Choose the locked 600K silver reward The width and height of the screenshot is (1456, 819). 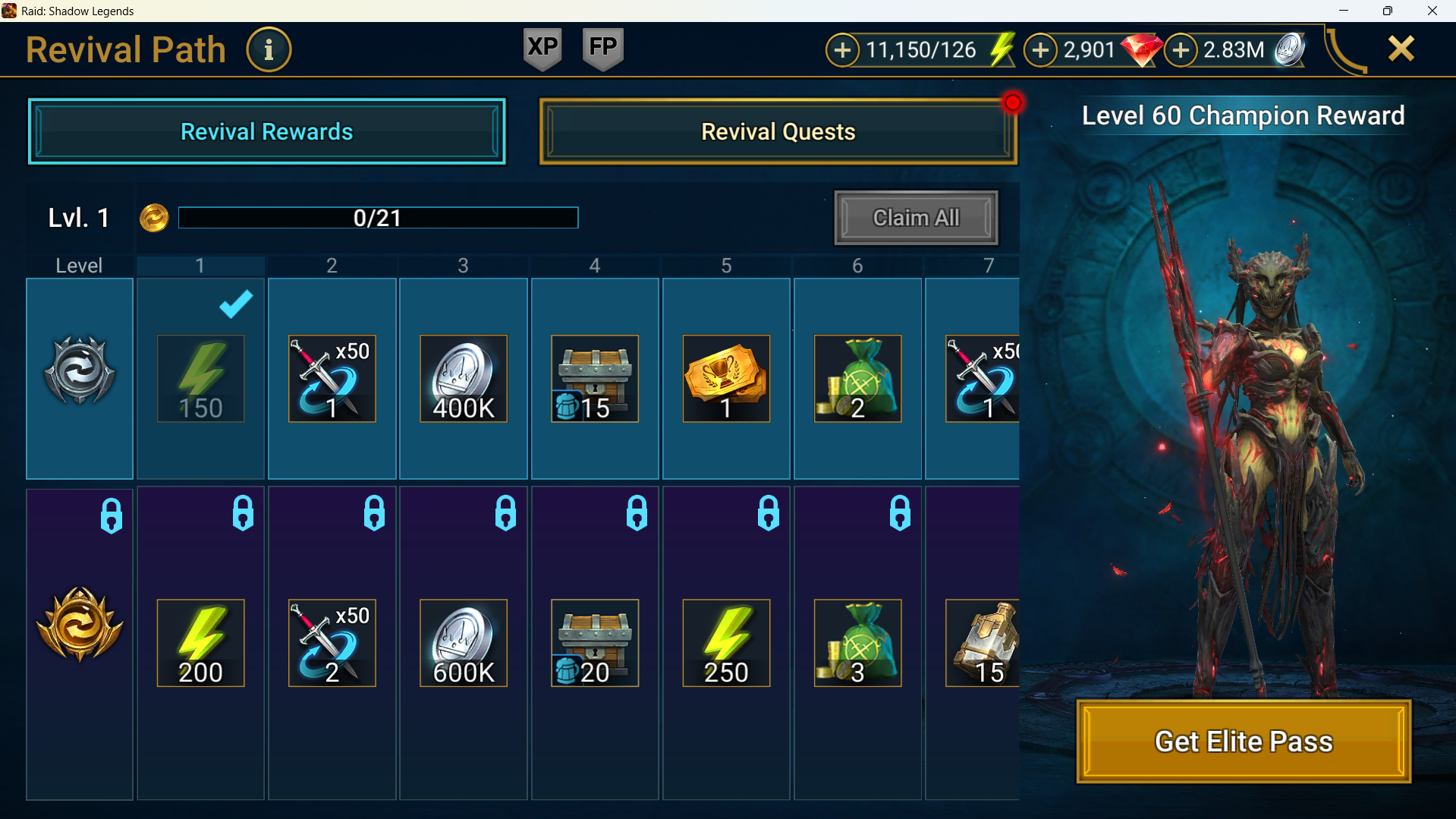click(x=463, y=643)
